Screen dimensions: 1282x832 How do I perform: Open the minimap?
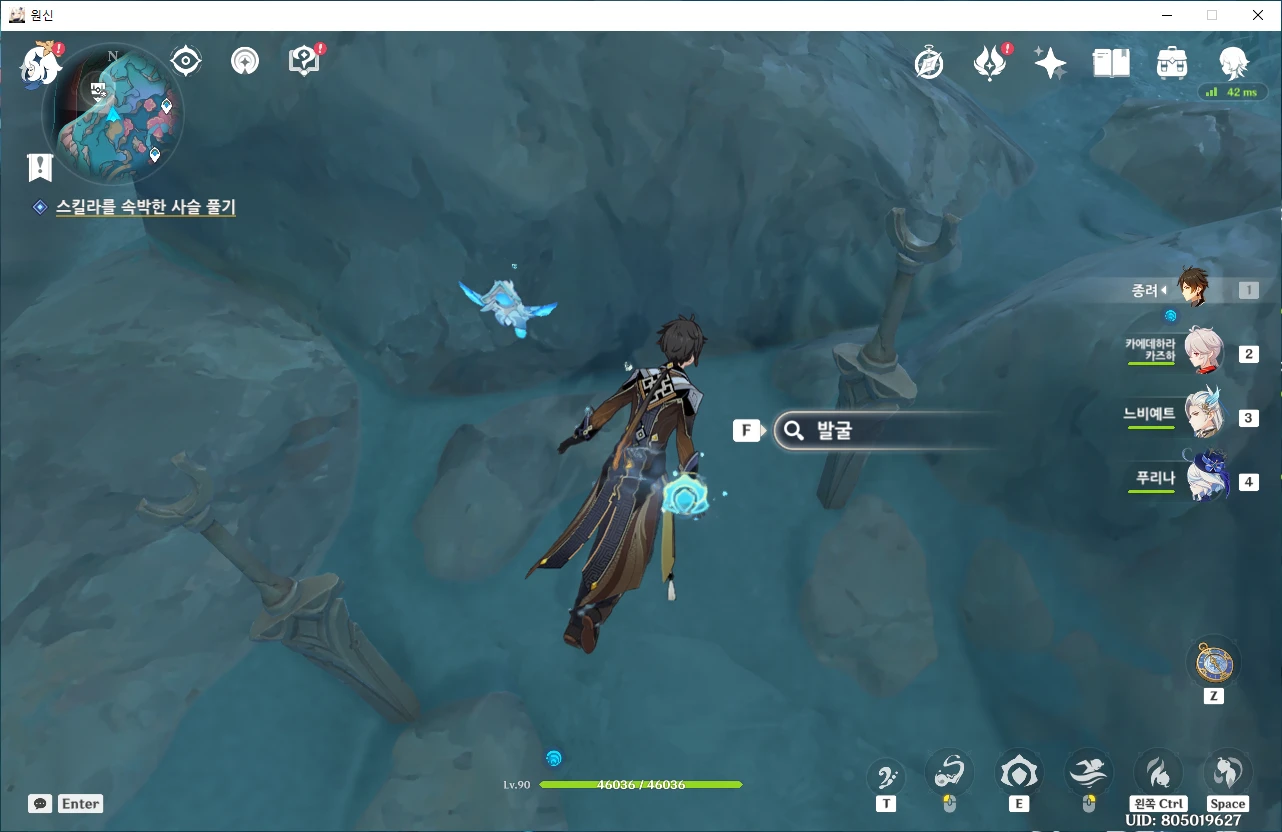point(112,113)
